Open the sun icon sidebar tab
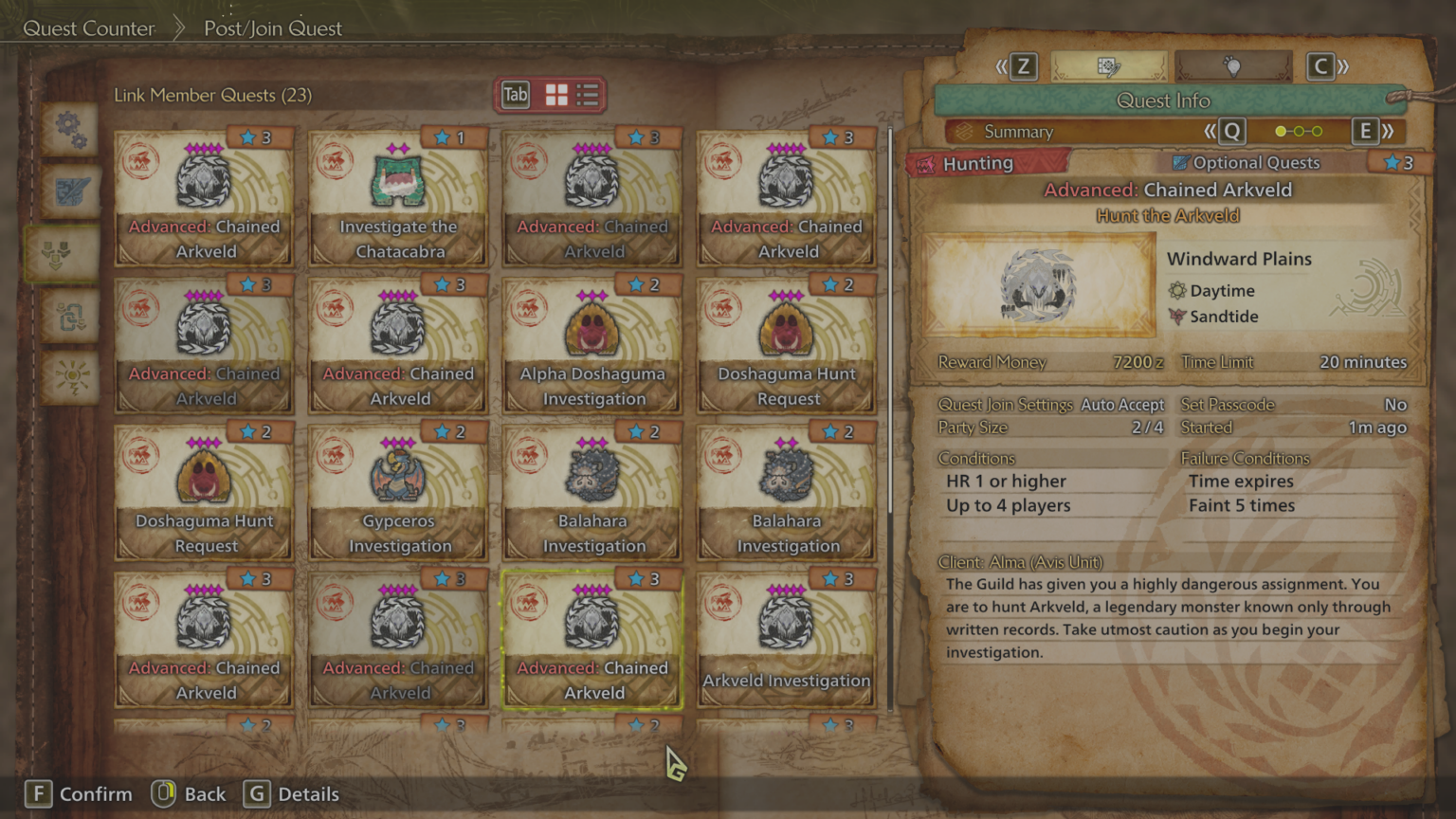The image size is (1456, 819). [70, 377]
